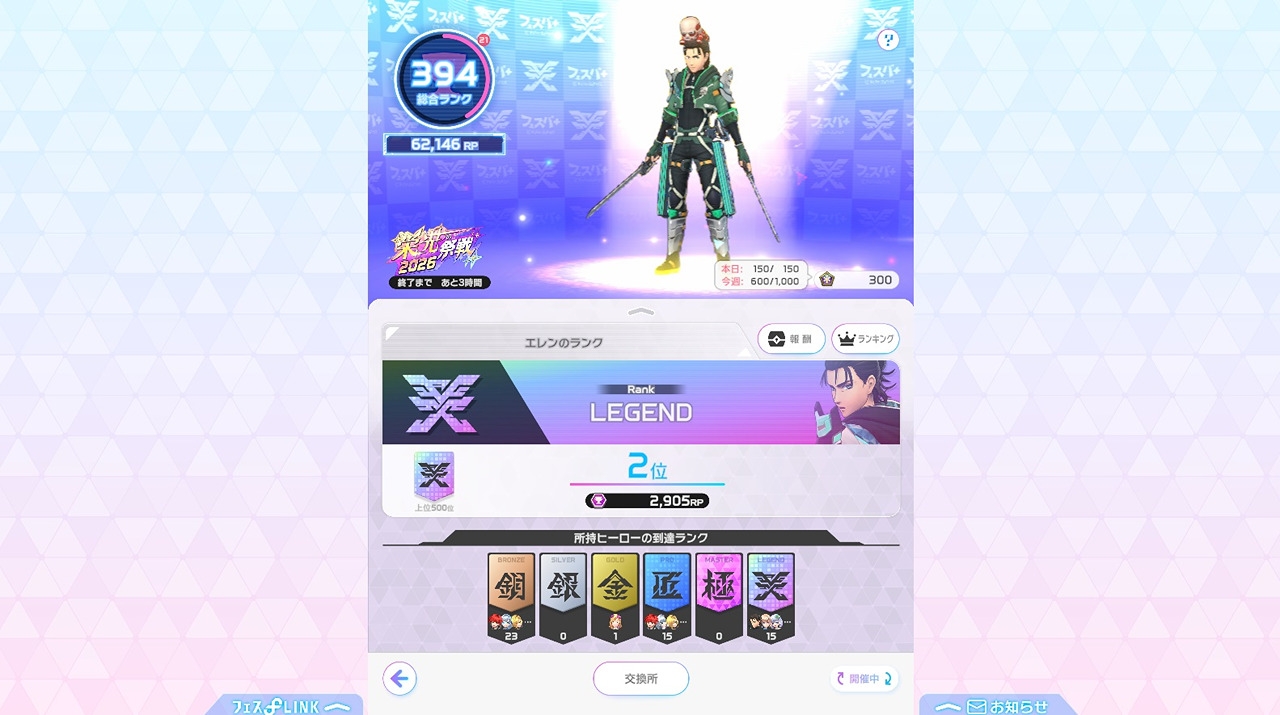Screen dimensions: 1280x715
Task: Select the Gold rank badge
Action: (x=615, y=597)
